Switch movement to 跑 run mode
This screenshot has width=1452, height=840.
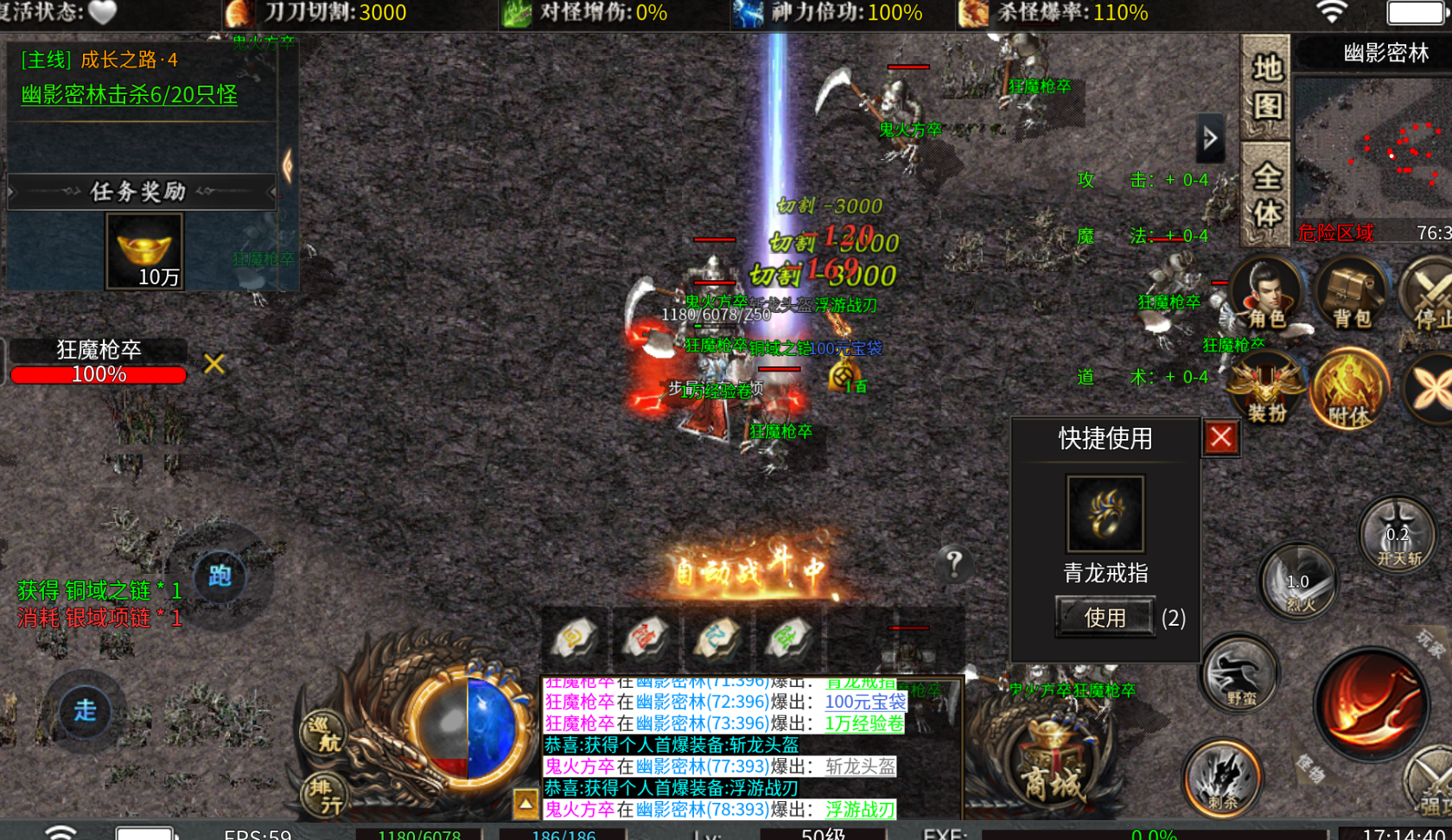(x=220, y=576)
